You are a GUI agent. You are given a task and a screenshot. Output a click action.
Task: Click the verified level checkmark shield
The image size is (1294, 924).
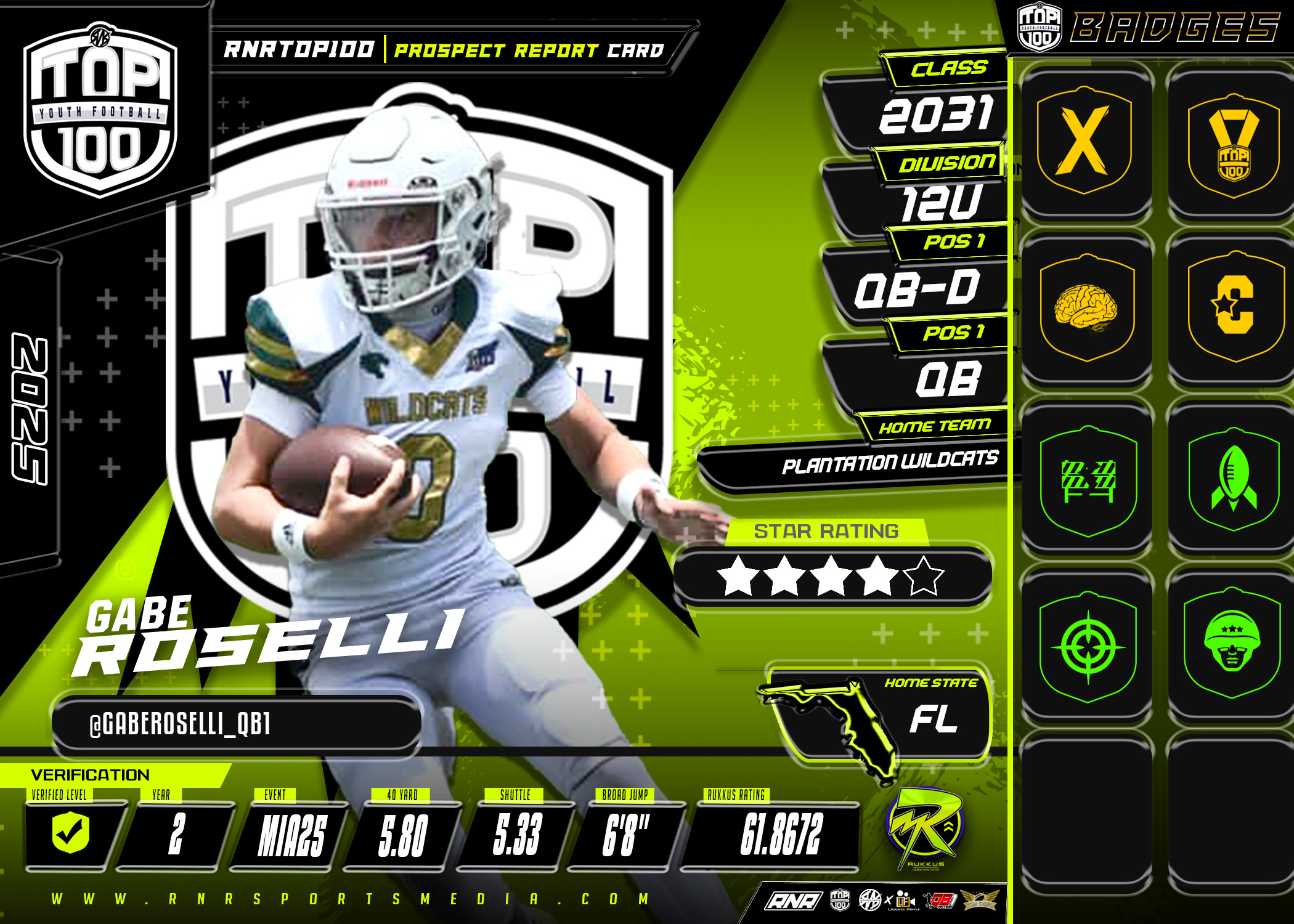[x=71, y=833]
